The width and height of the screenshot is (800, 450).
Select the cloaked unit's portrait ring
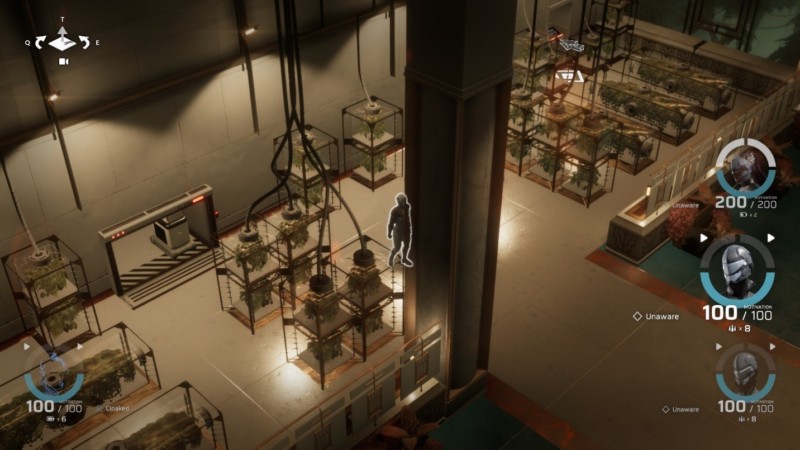click(x=54, y=373)
